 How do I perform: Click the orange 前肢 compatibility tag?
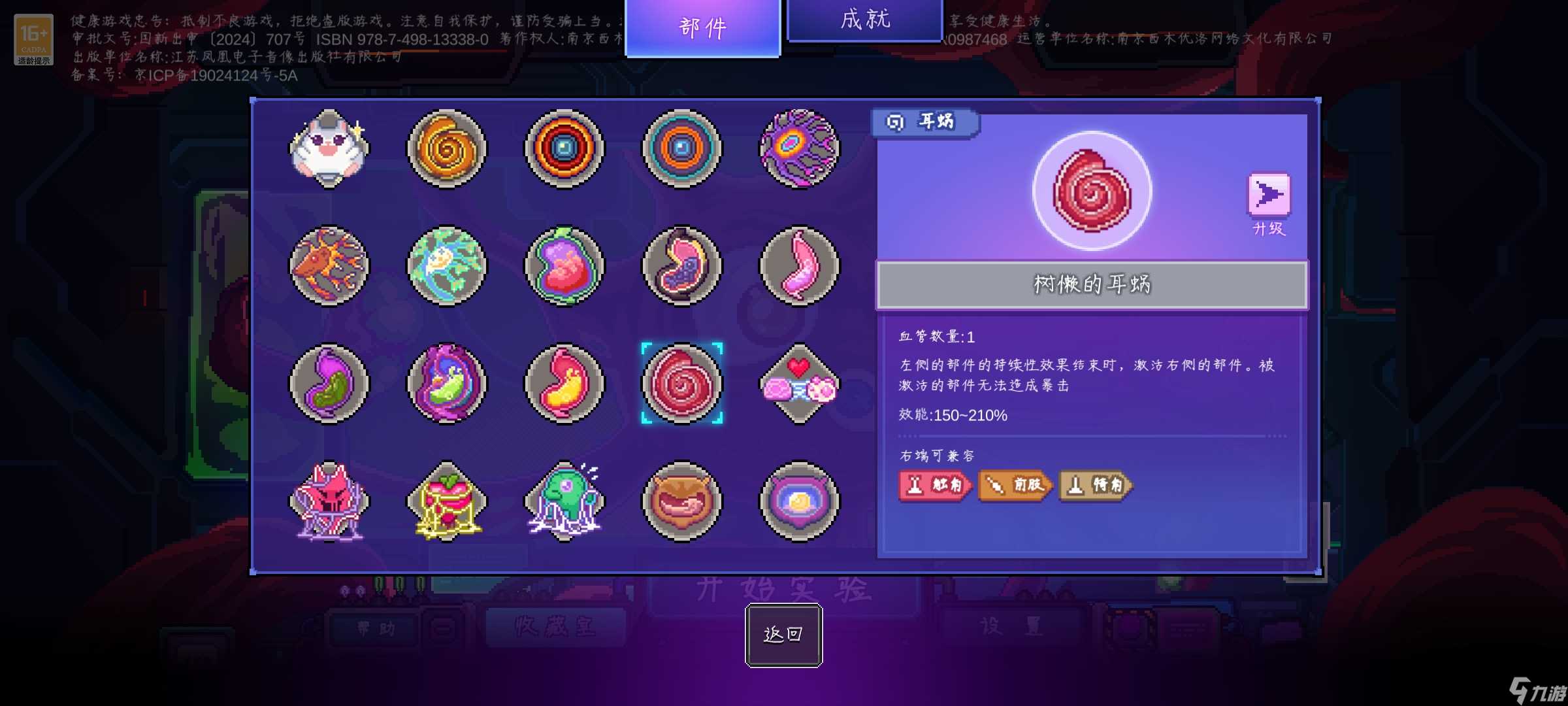(1015, 486)
